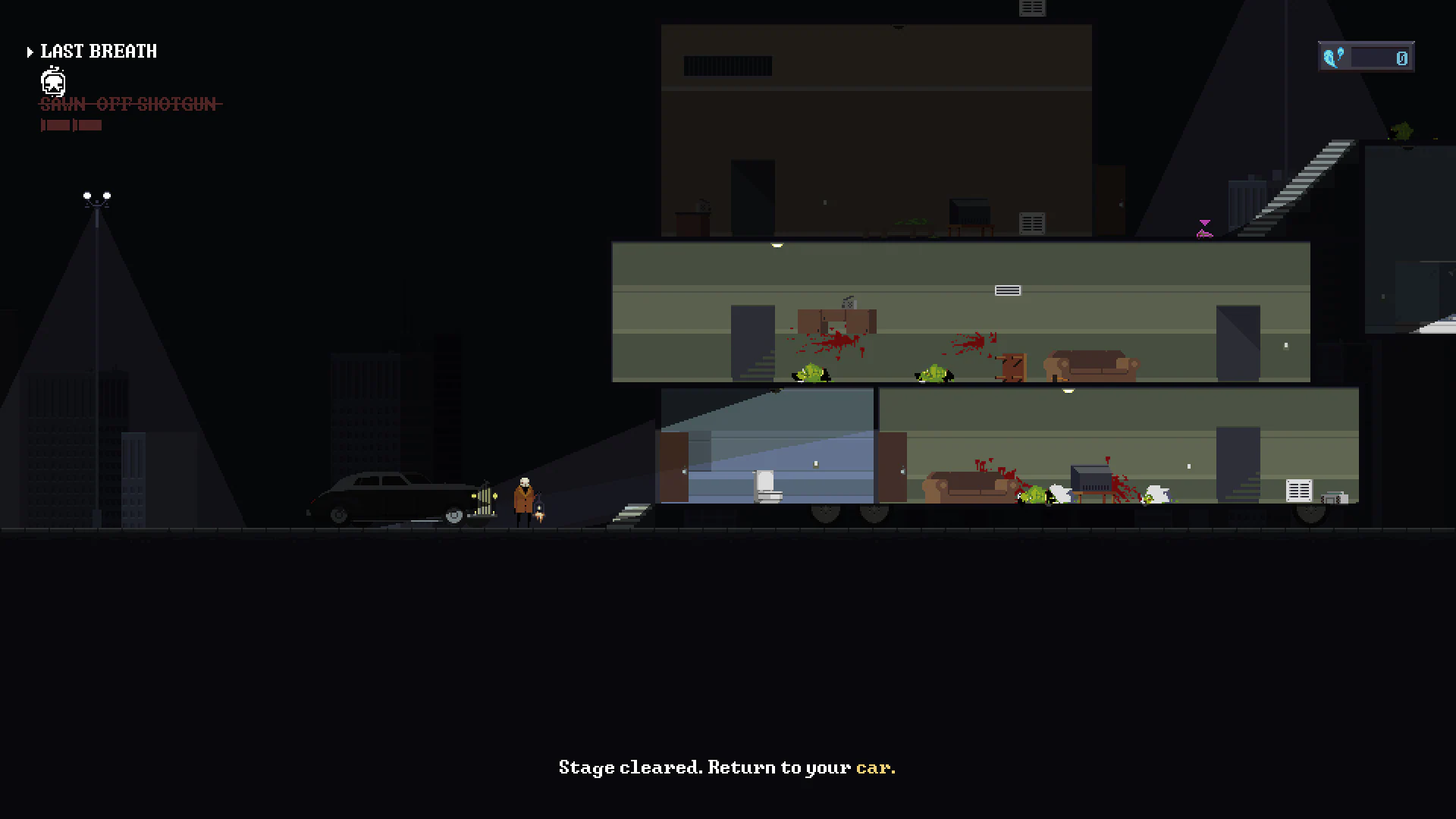Expand the objective titled LAST BREATH
Image resolution: width=1456 pixels, height=819 pixels.
tap(98, 52)
